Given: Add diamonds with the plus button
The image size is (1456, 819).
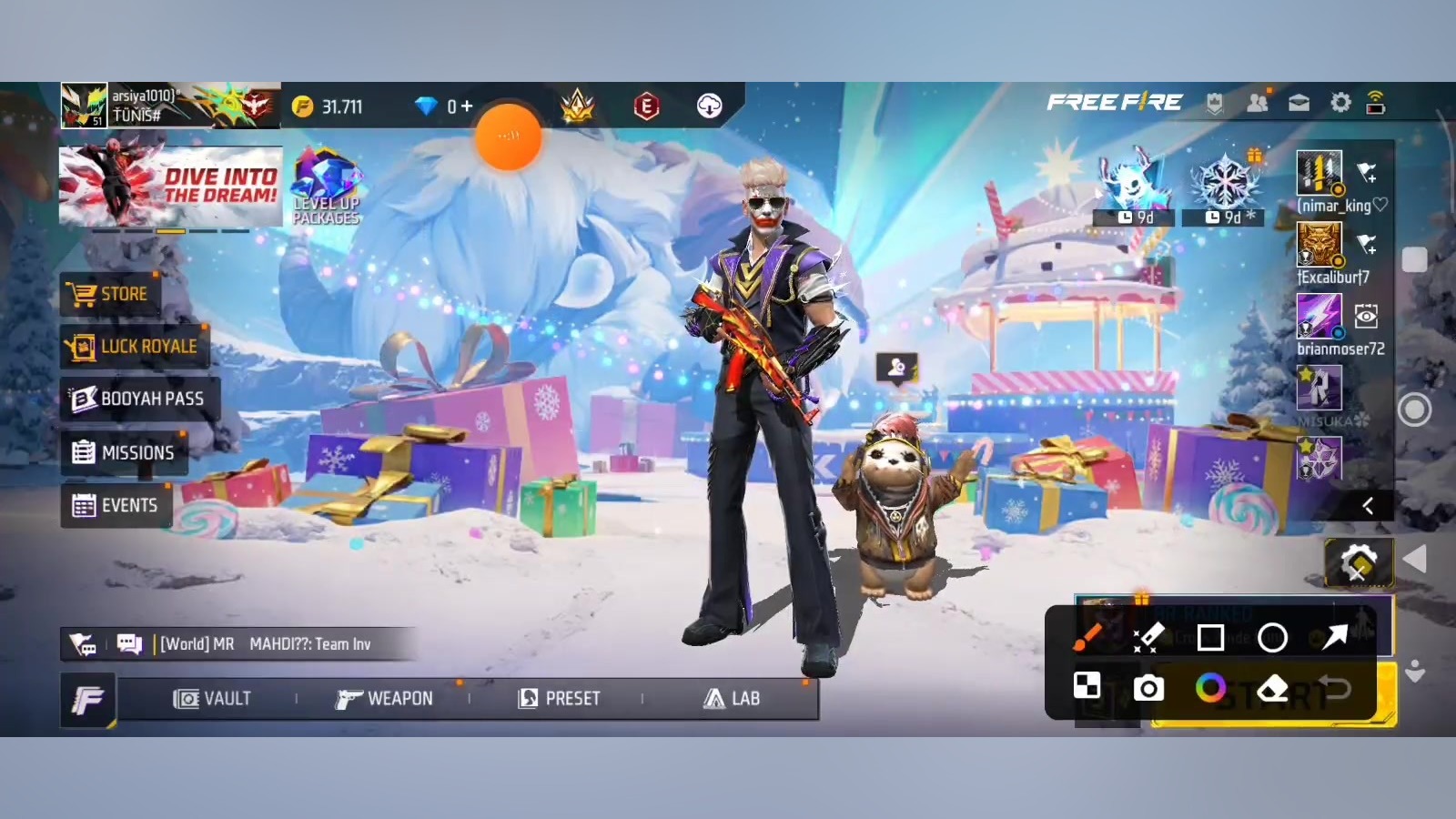Looking at the screenshot, I should click(467, 107).
